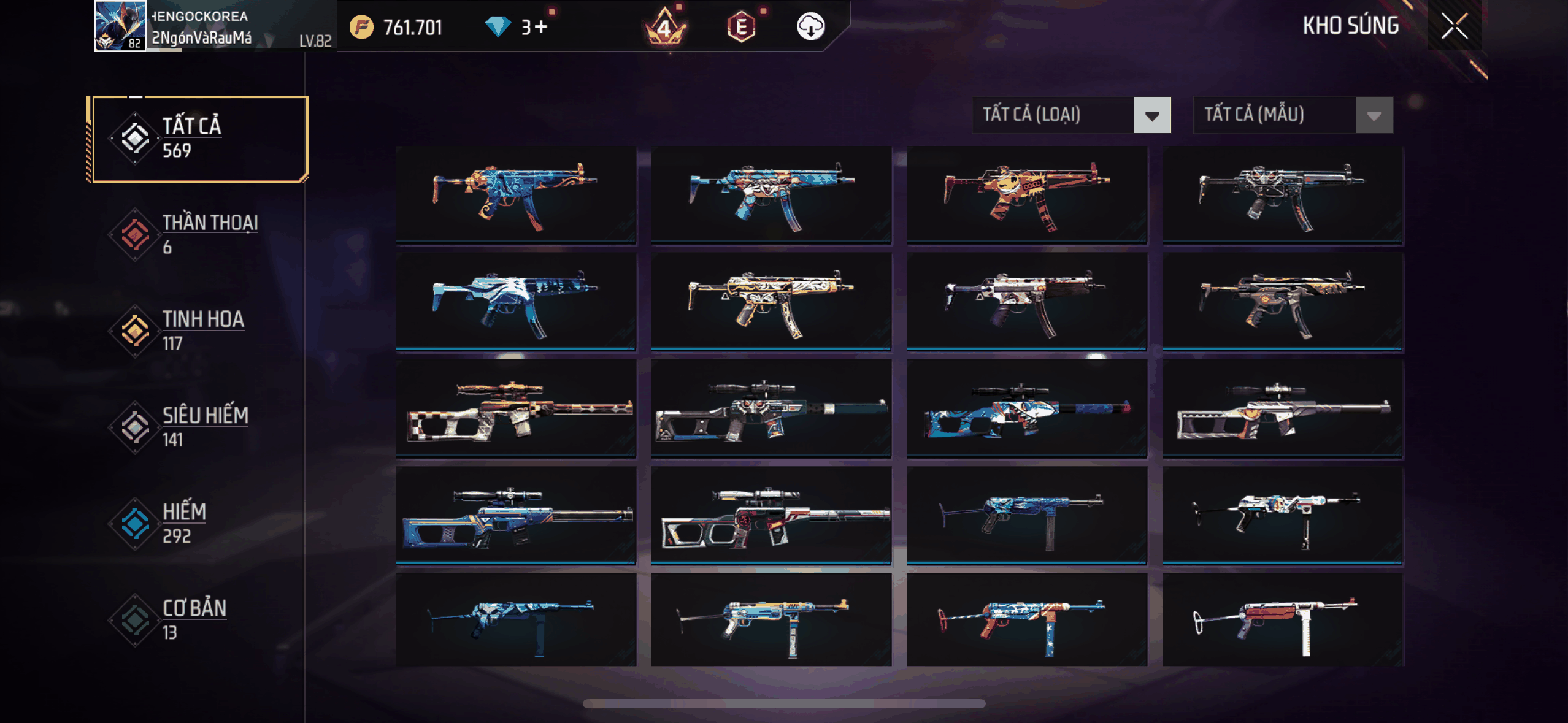1568x723 pixels.
Task: Select the Tất Cả category tab
Action: [199, 139]
